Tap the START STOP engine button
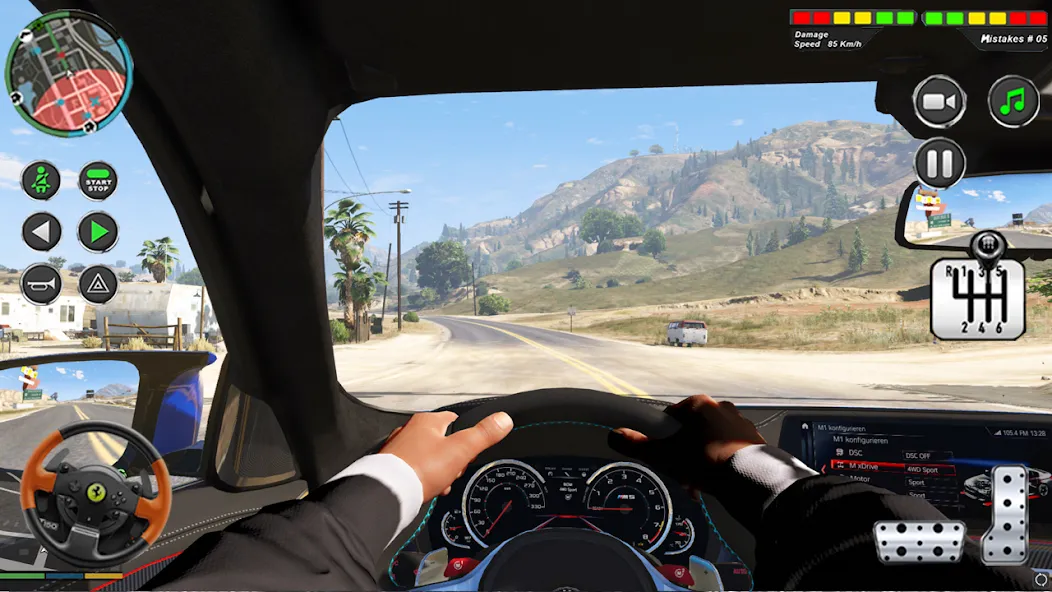 pyautogui.click(x=98, y=181)
